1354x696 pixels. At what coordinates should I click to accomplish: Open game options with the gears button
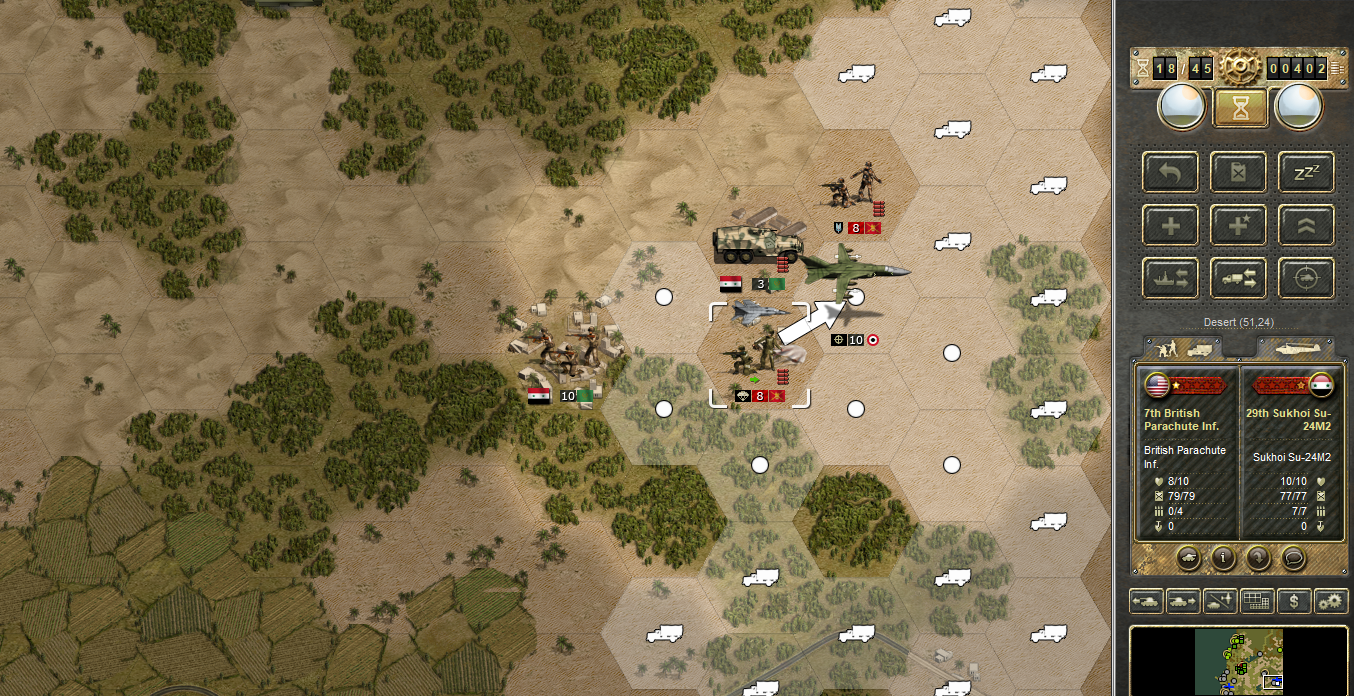(1329, 601)
